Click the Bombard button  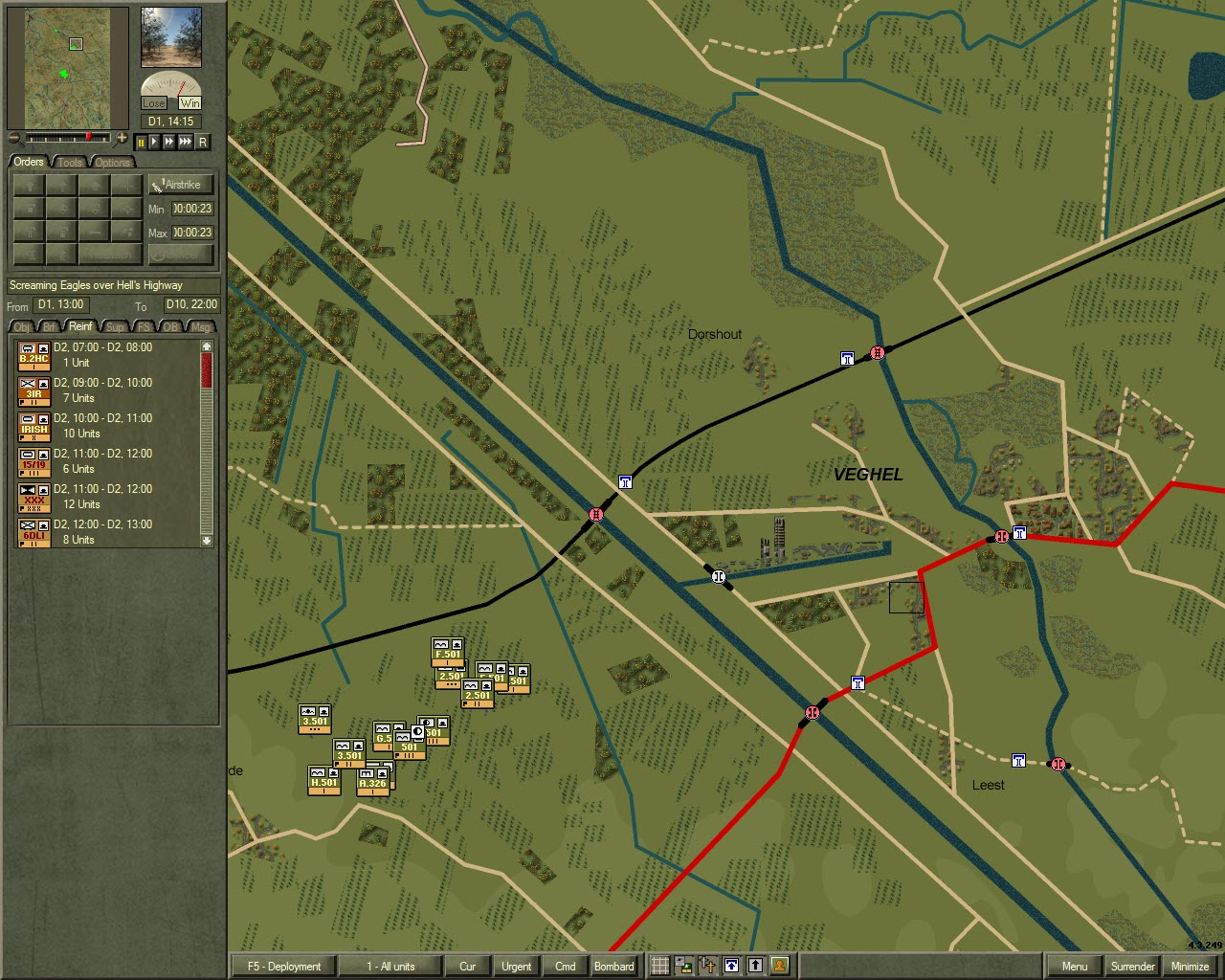pyautogui.click(x=614, y=966)
